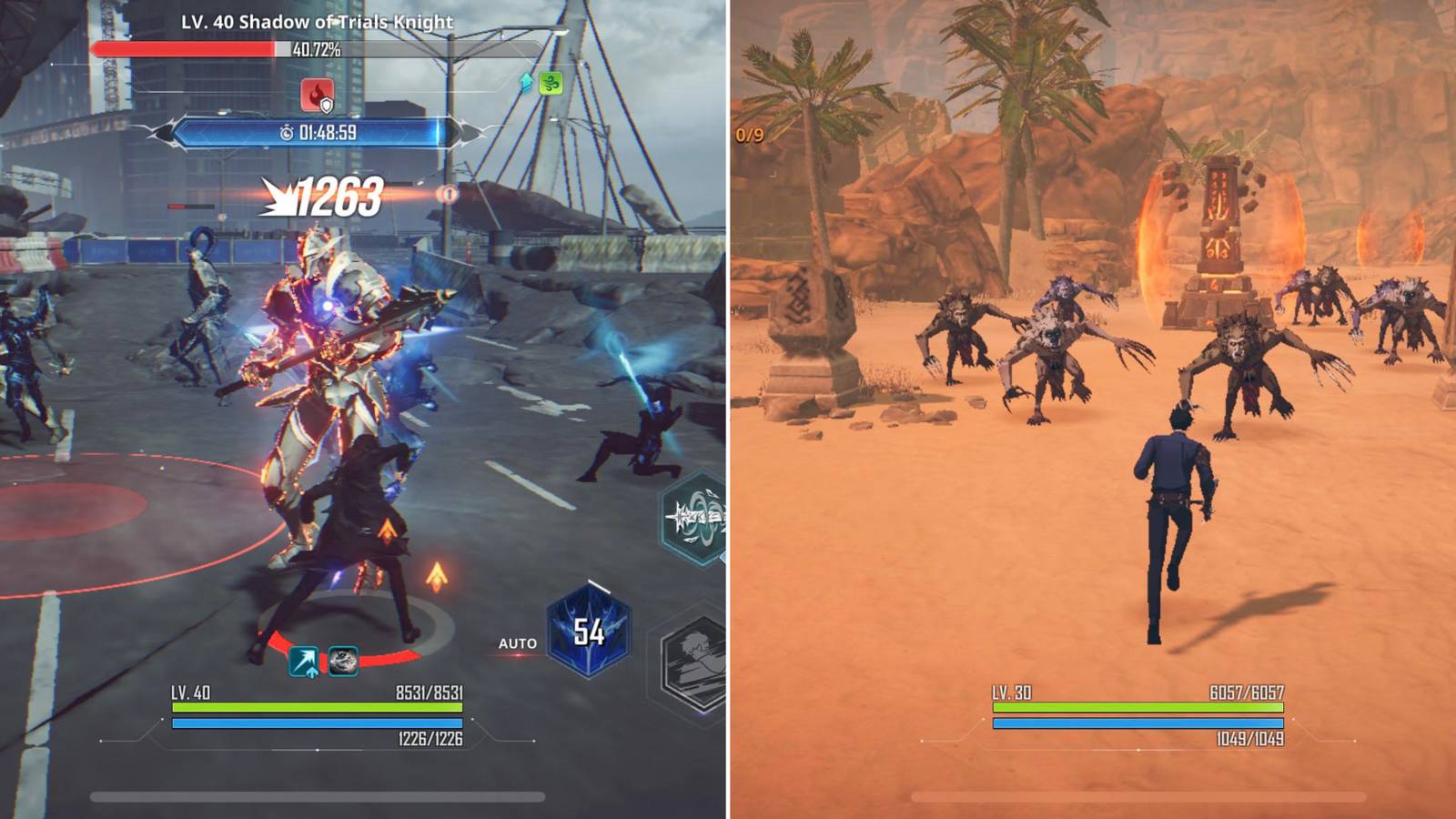
Task: Click the boss HP bar showing 40.72%
Action: pos(227,50)
